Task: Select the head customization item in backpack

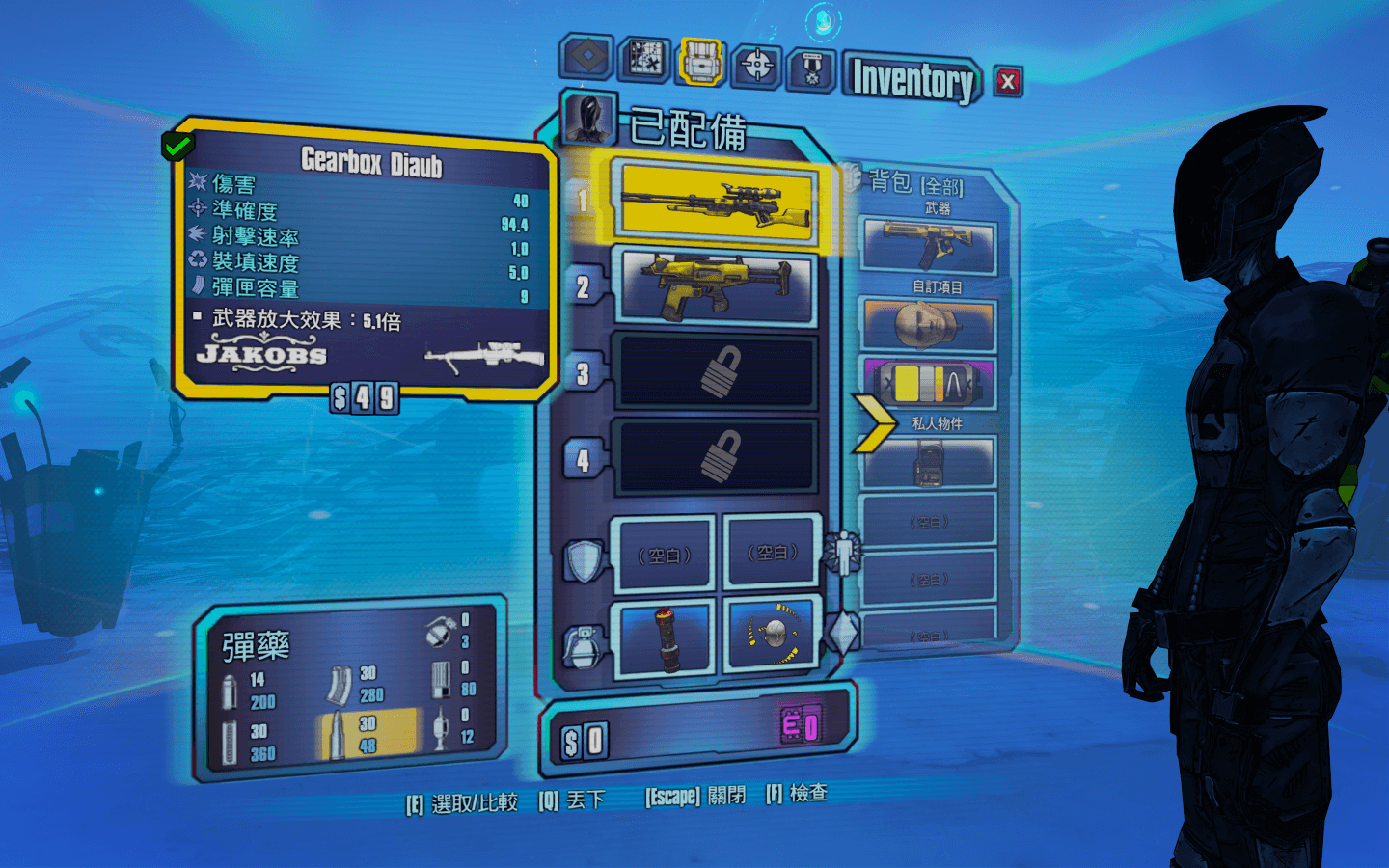Action: click(x=927, y=325)
